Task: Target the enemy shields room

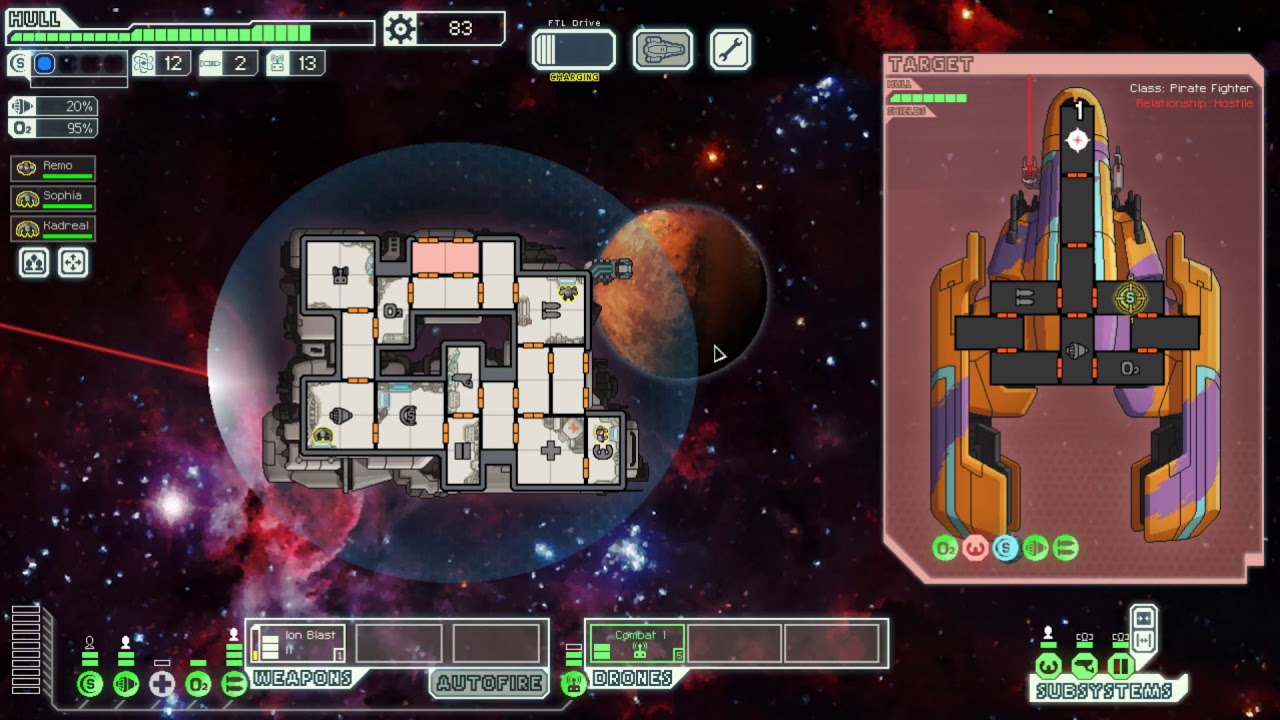Action: [1130, 298]
